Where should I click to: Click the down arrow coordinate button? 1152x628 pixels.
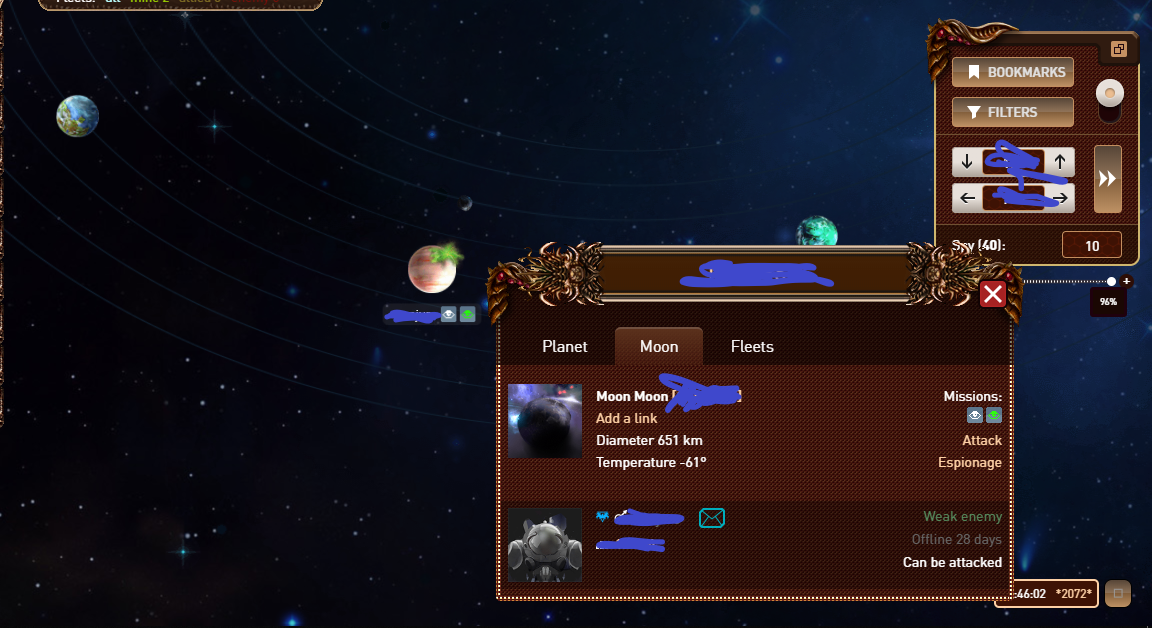pyautogui.click(x=966, y=162)
